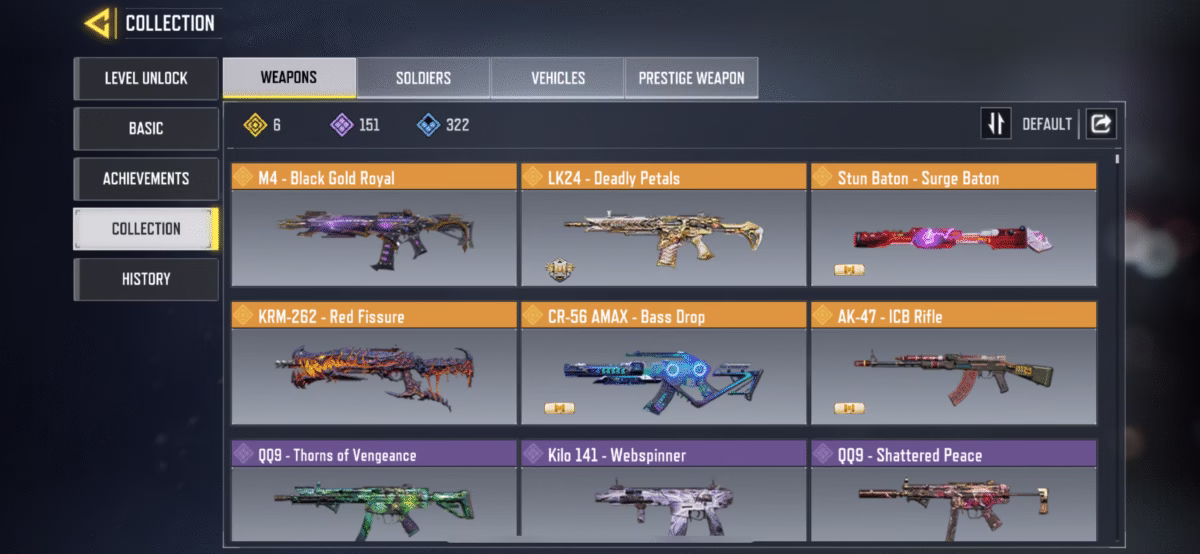Screen dimensions: 1200x554
Task: Open the Kilo 141 - Webspinner weapon
Action: point(663,495)
